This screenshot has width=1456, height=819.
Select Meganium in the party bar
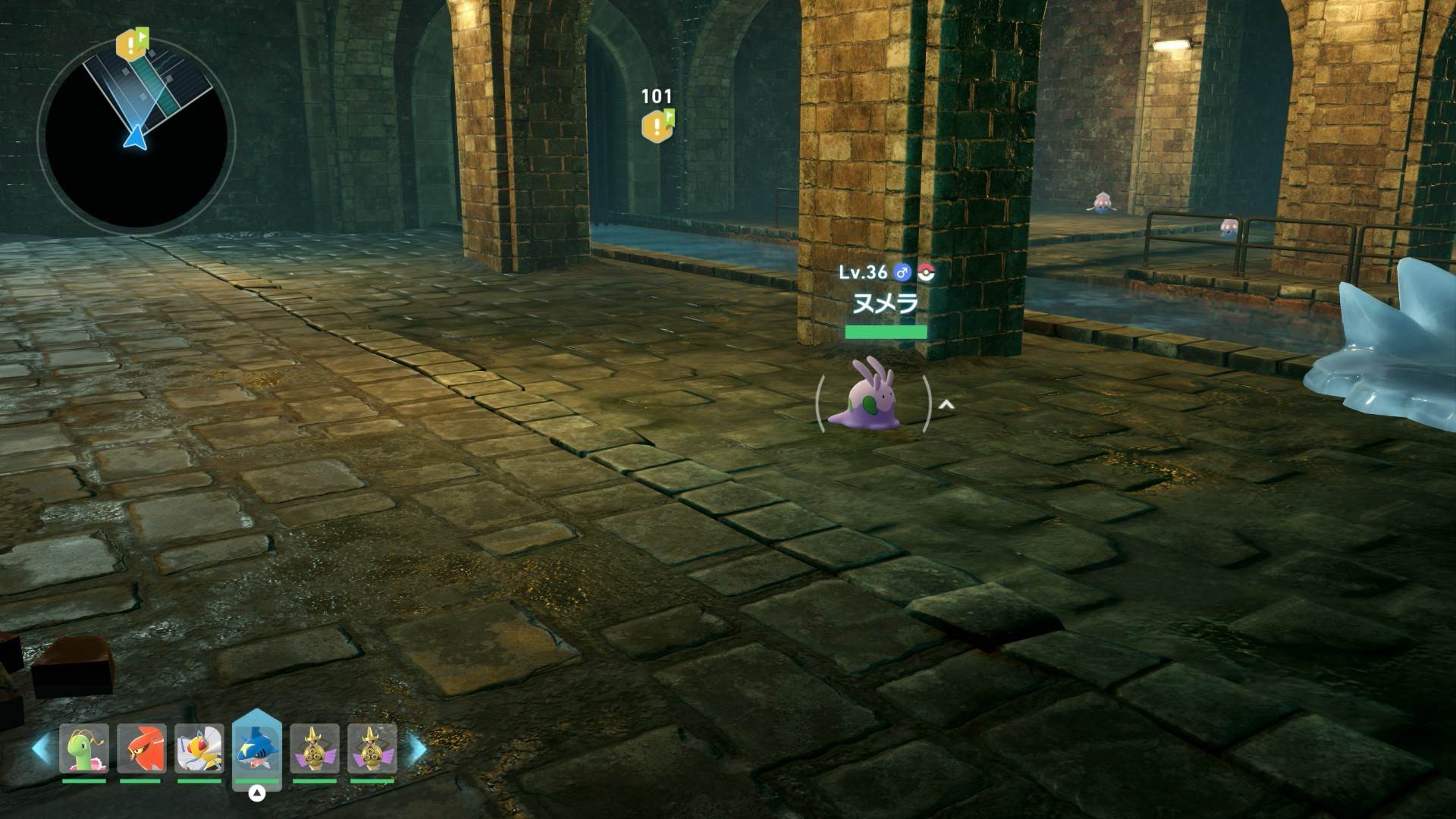(x=84, y=748)
